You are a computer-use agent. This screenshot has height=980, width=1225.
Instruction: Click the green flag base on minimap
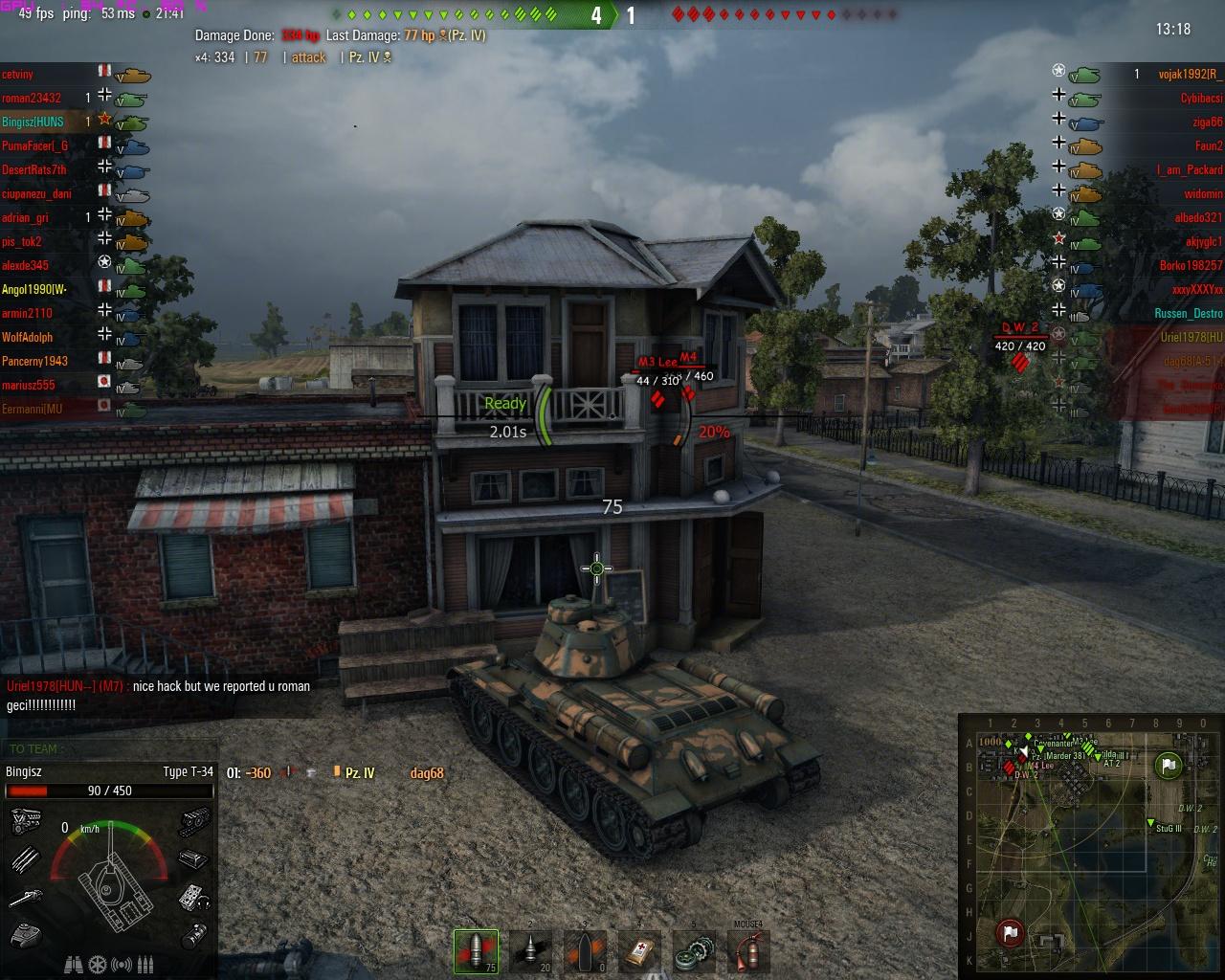pos(1168,765)
